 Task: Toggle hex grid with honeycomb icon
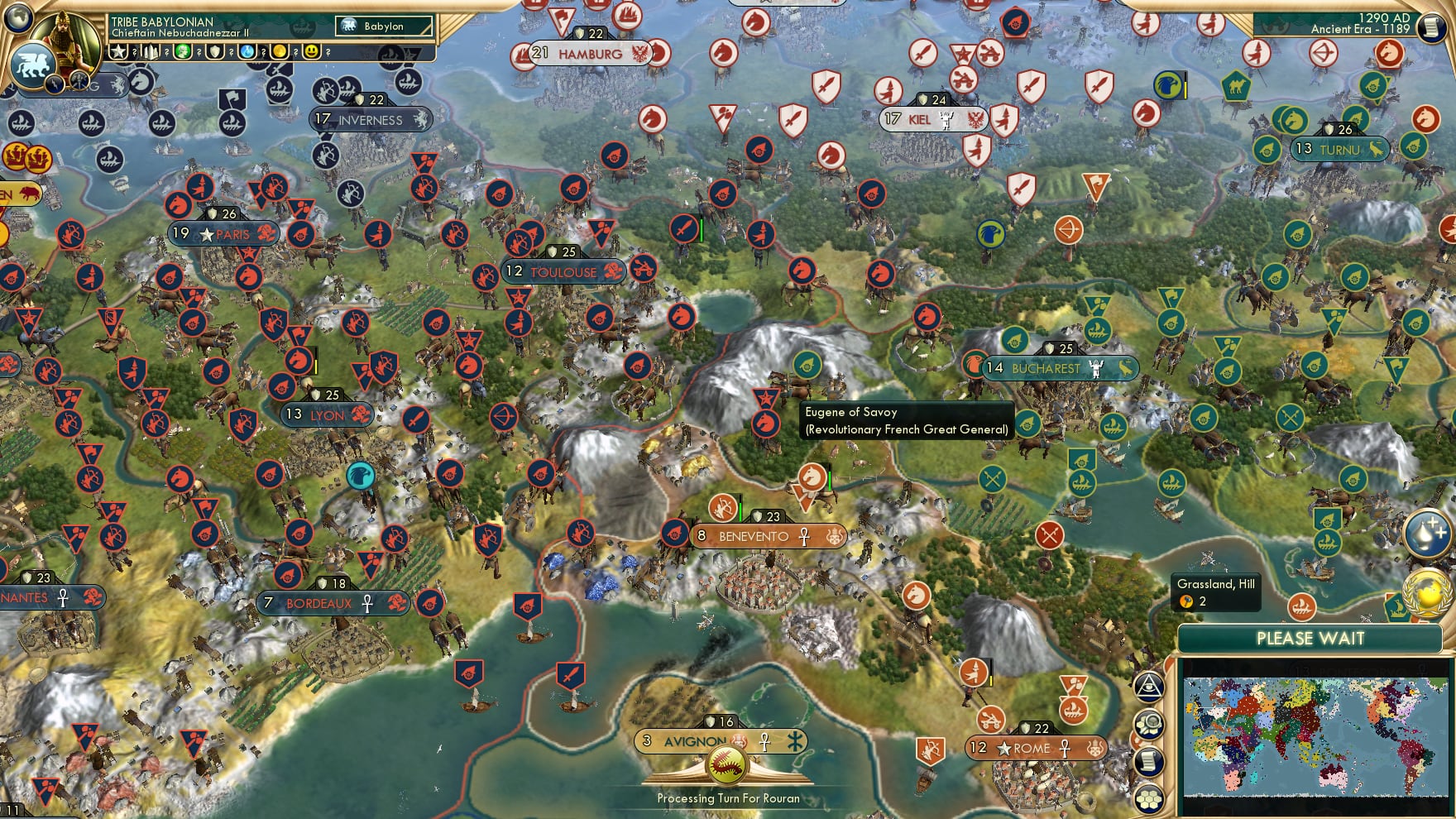1150,797
